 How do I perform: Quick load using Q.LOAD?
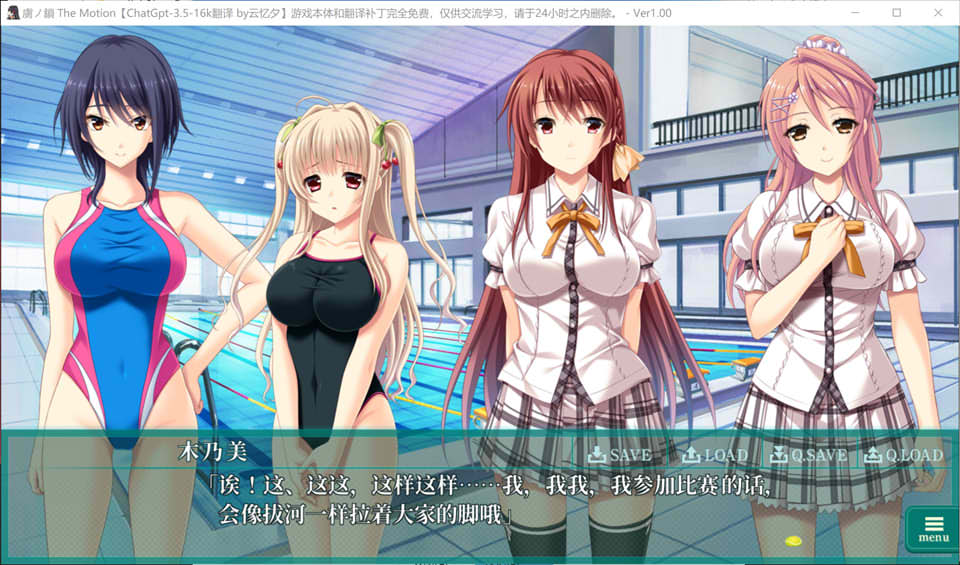(x=903, y=455)
